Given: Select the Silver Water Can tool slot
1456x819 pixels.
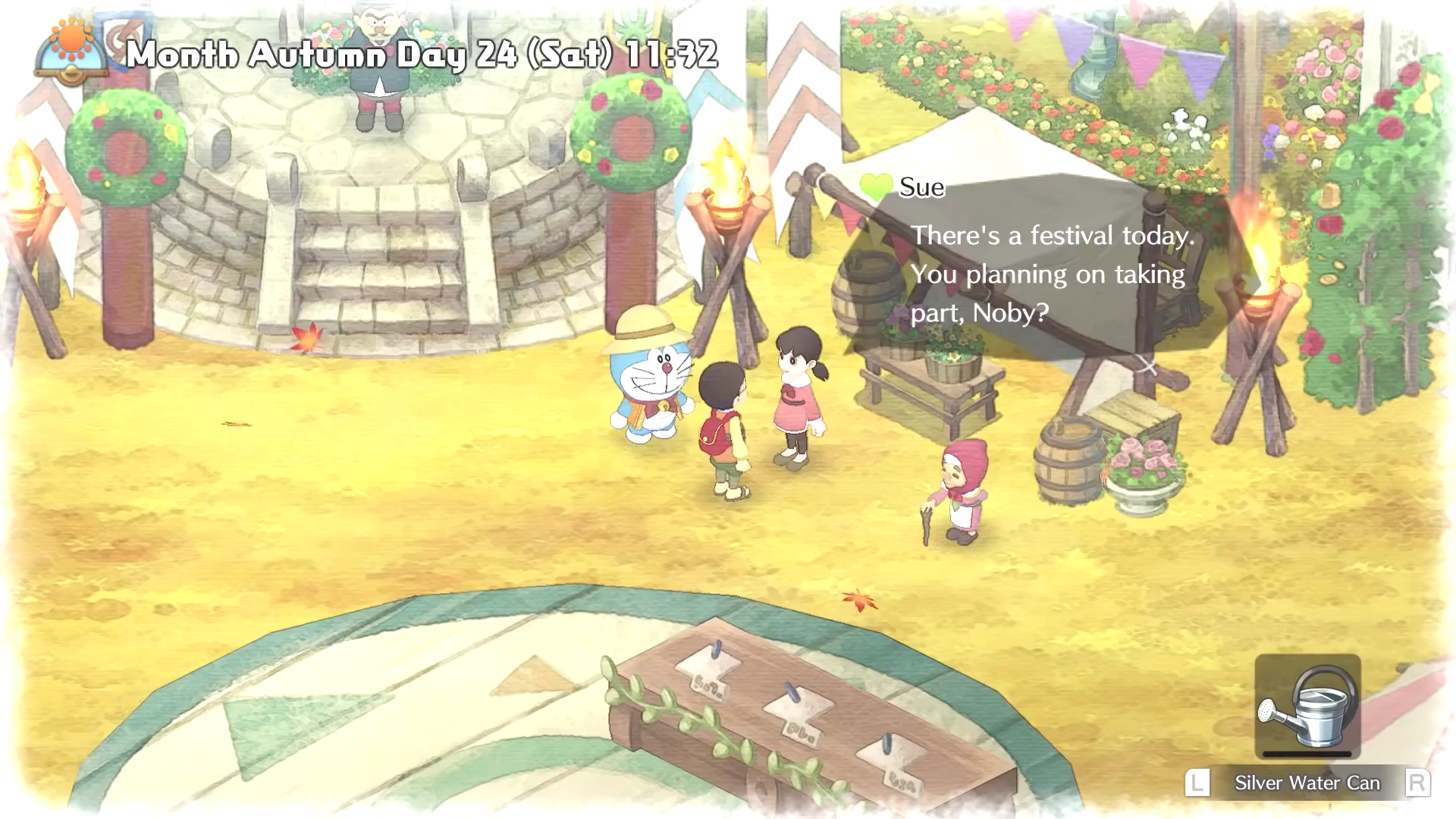Looking at the screenshot, I should (1307, 707).
